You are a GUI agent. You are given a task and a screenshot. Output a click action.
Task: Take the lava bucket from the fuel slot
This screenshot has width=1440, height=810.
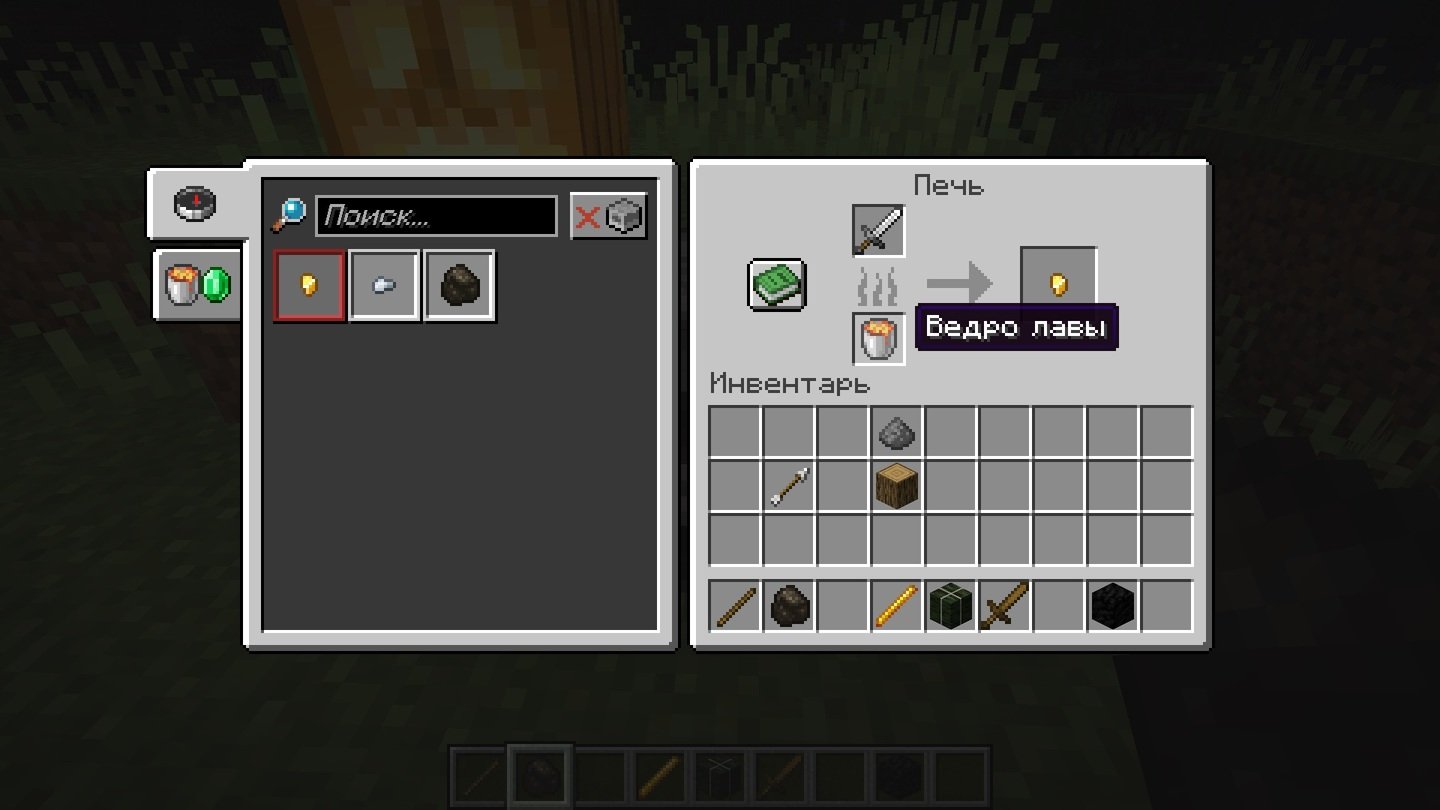pos(878,339)
